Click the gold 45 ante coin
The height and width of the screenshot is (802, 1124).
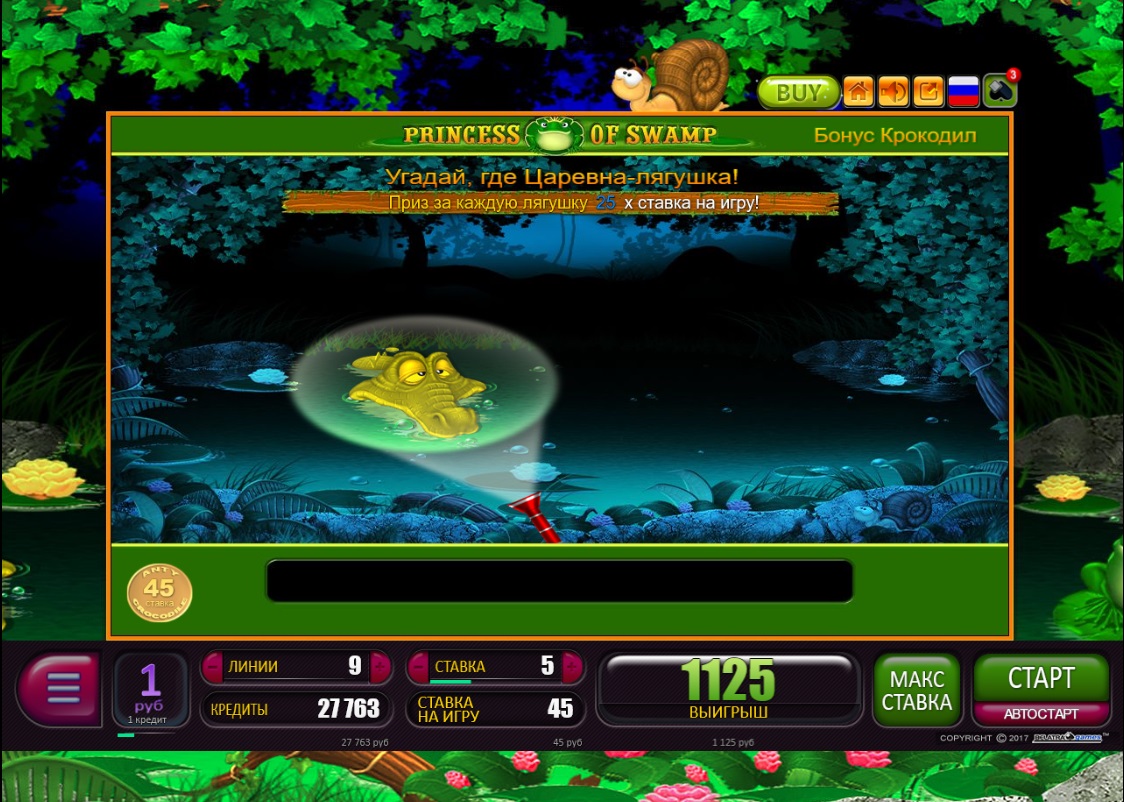(x=159, y=594)
